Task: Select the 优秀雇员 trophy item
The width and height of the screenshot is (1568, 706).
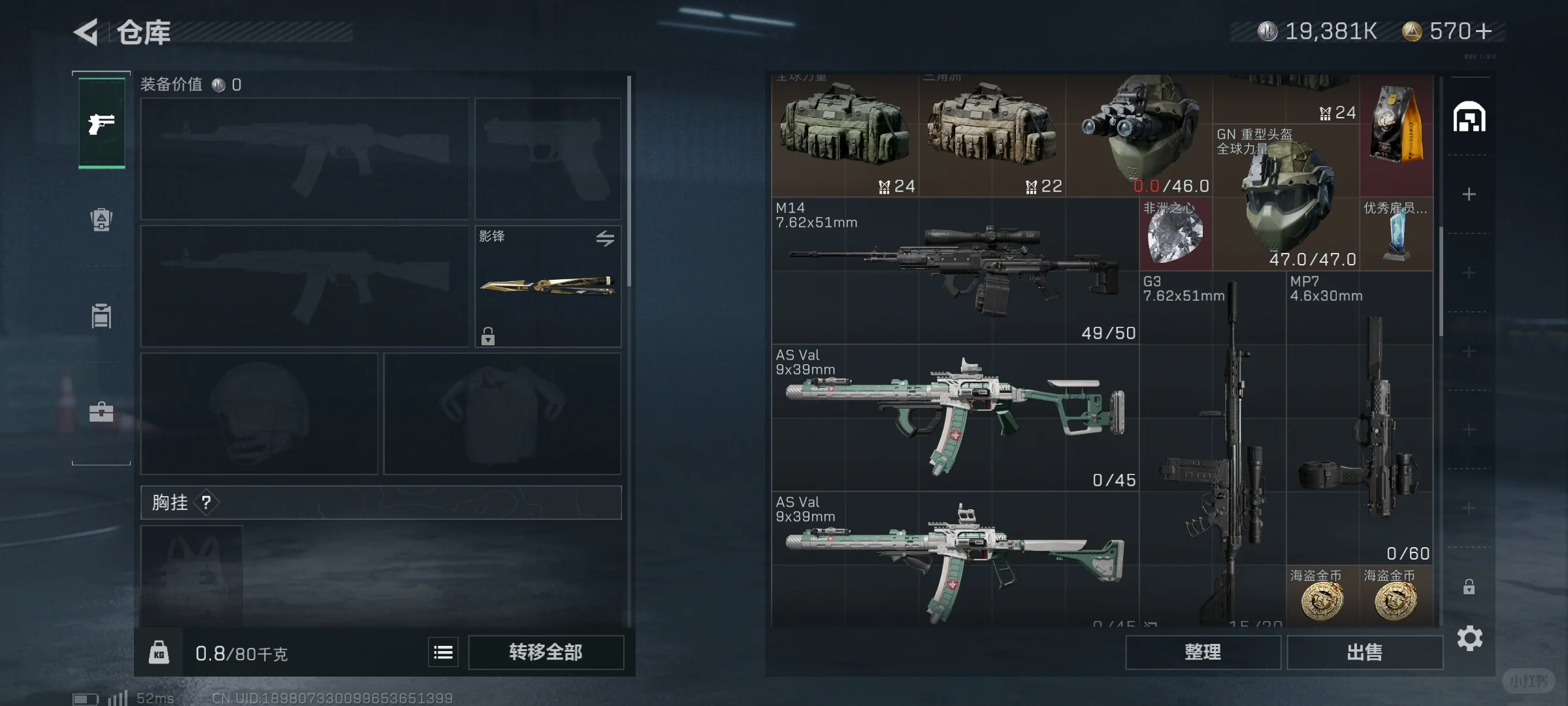Action: pyautogui.click(x=1397, y=234)
